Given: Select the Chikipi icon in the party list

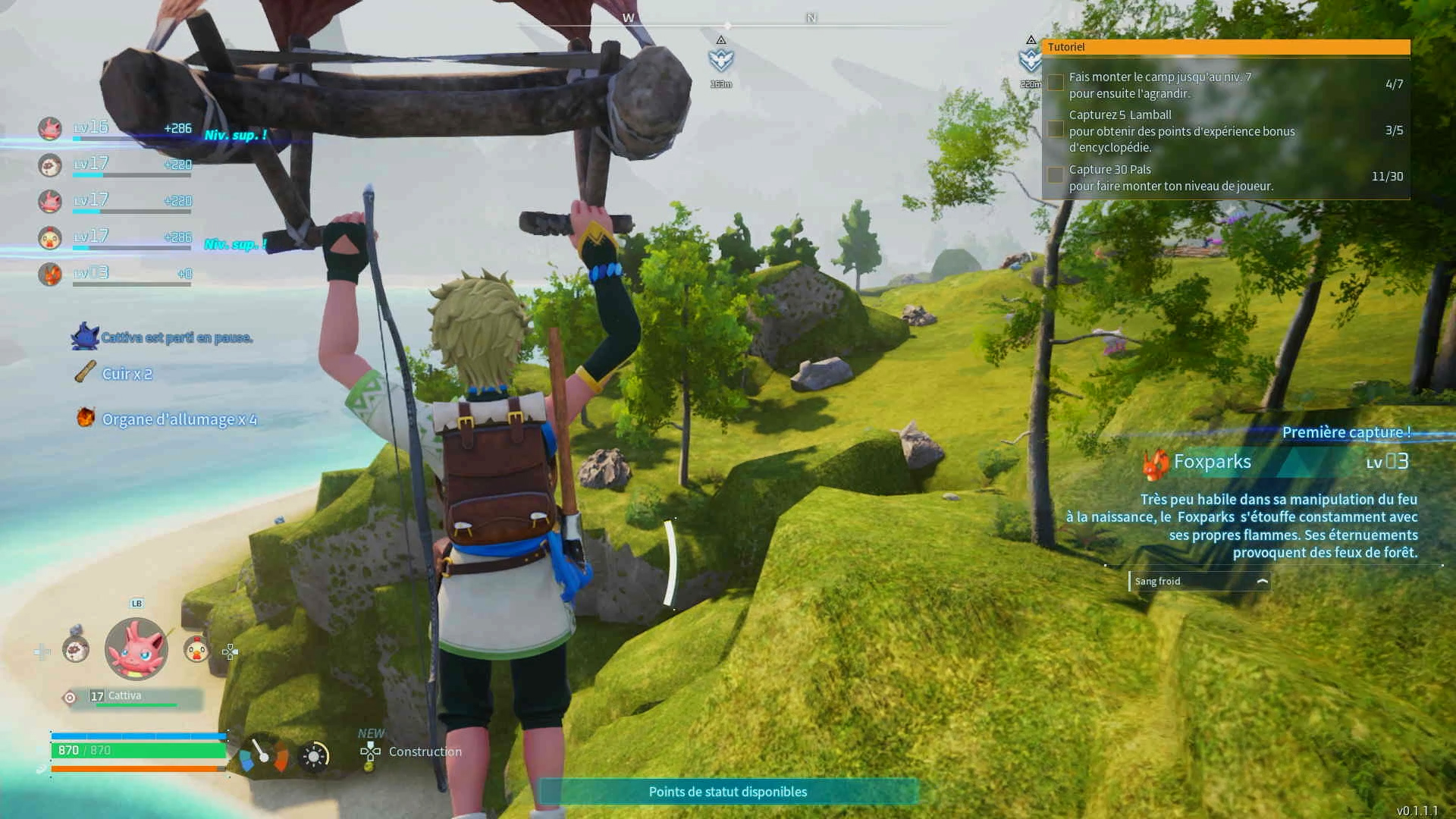Looking at the screenshot, I should click(50, 238).
